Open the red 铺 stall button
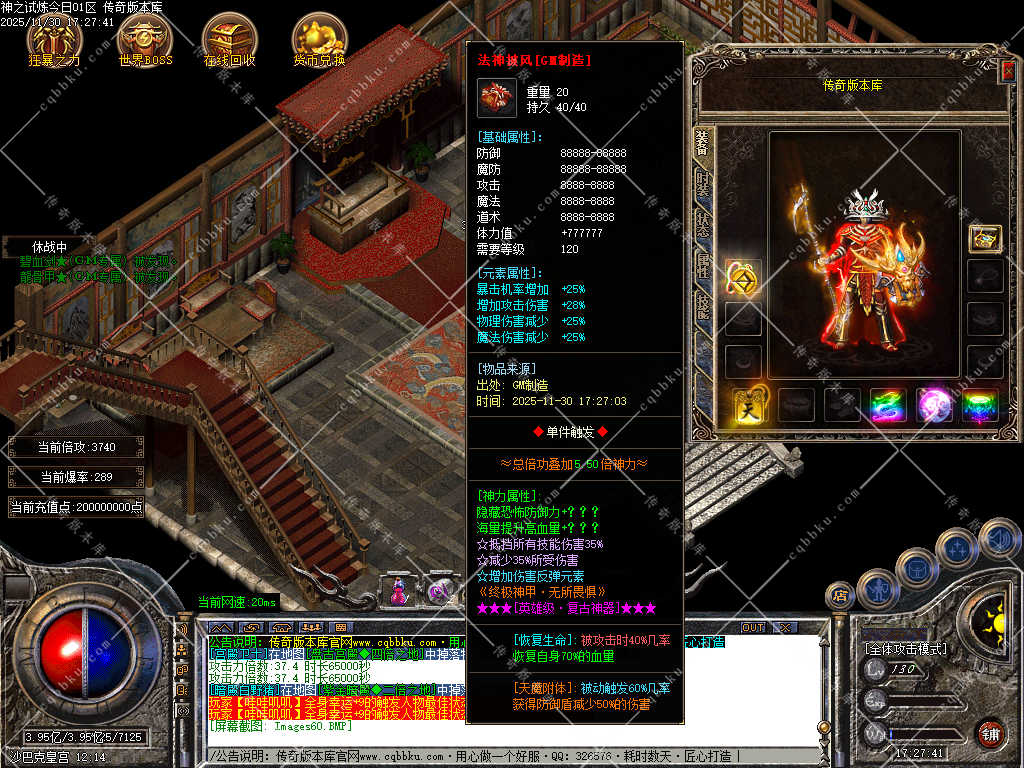Viewport: 1024px width, 768px height. coord(991,732)
